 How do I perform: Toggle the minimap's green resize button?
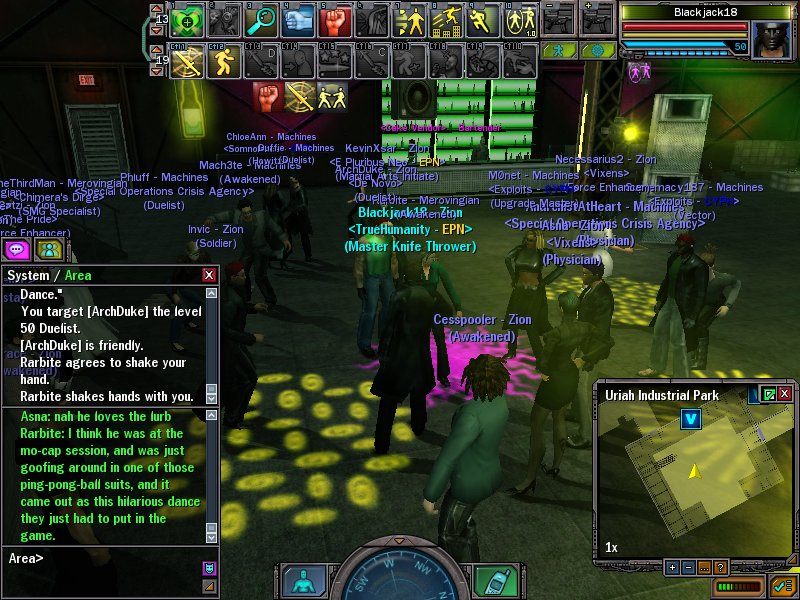(769, 395)
